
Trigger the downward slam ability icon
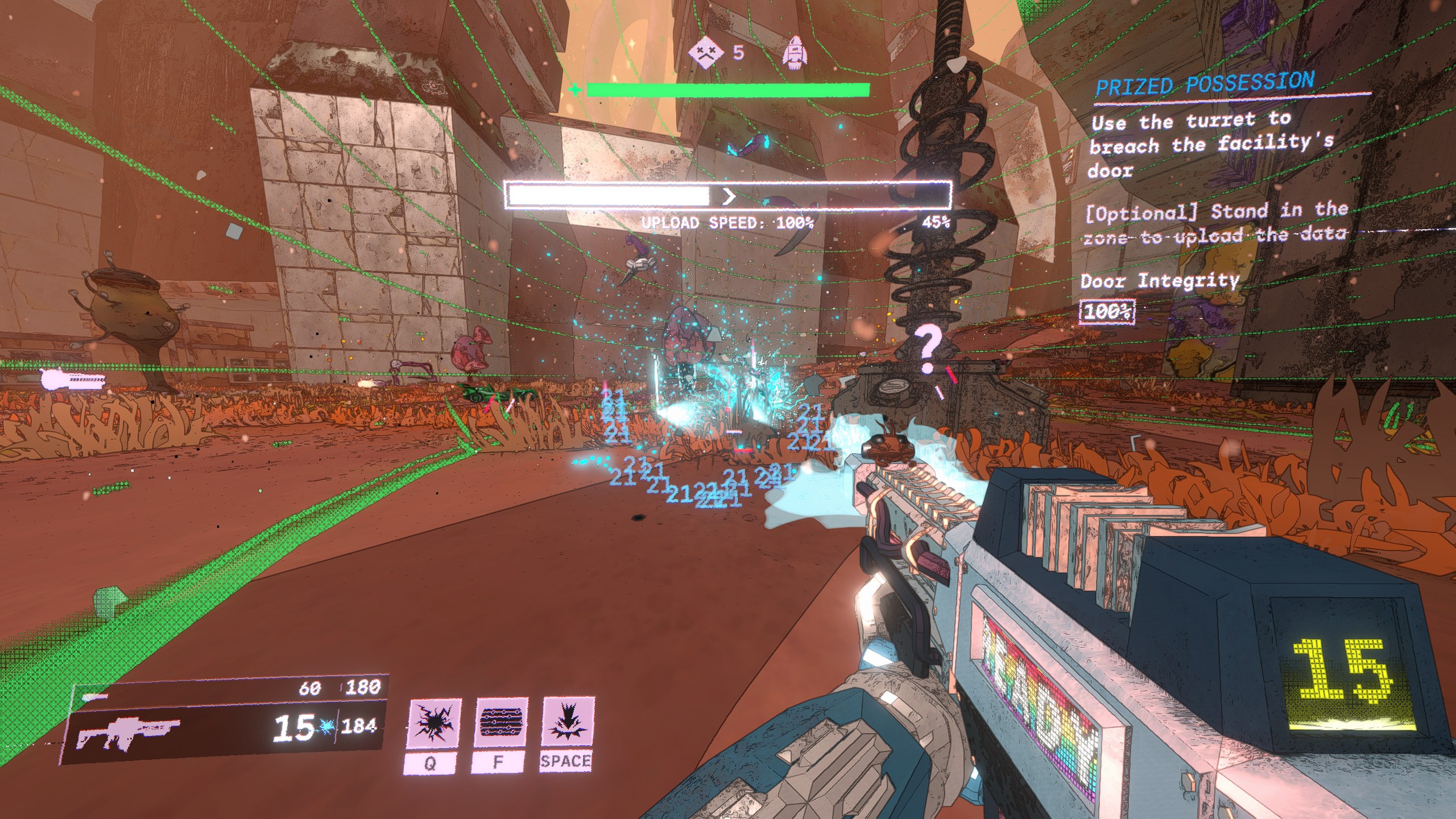point(567,722)
